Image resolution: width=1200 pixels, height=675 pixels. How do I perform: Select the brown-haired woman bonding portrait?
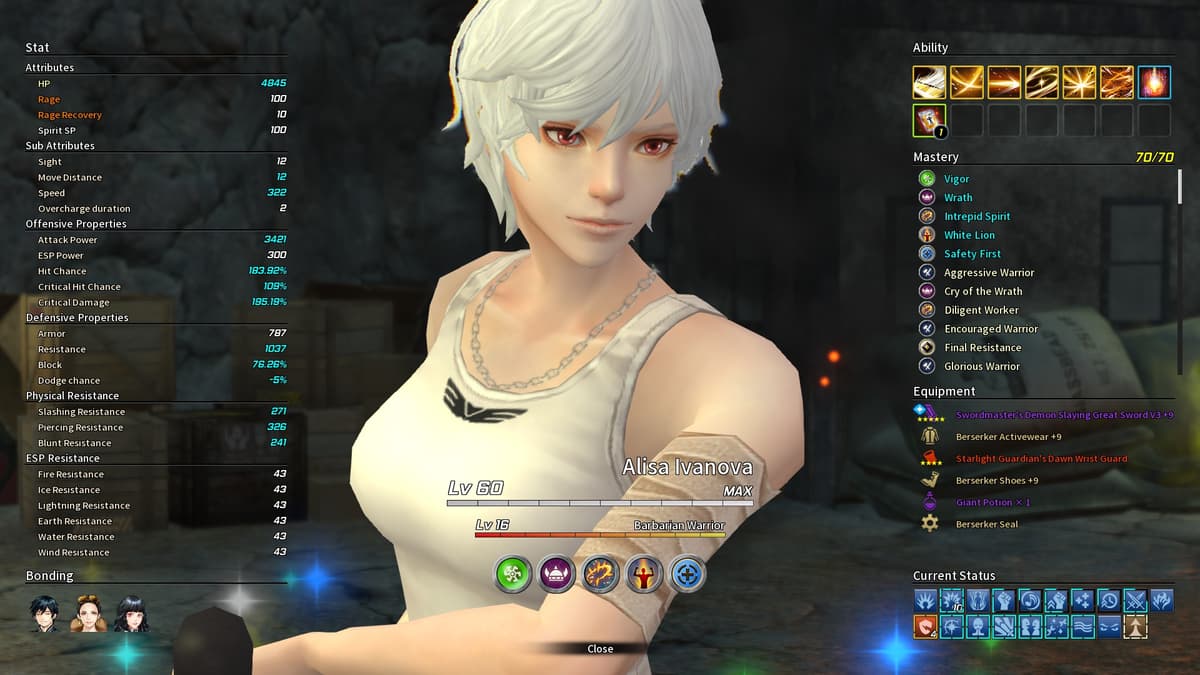(87, 613)
